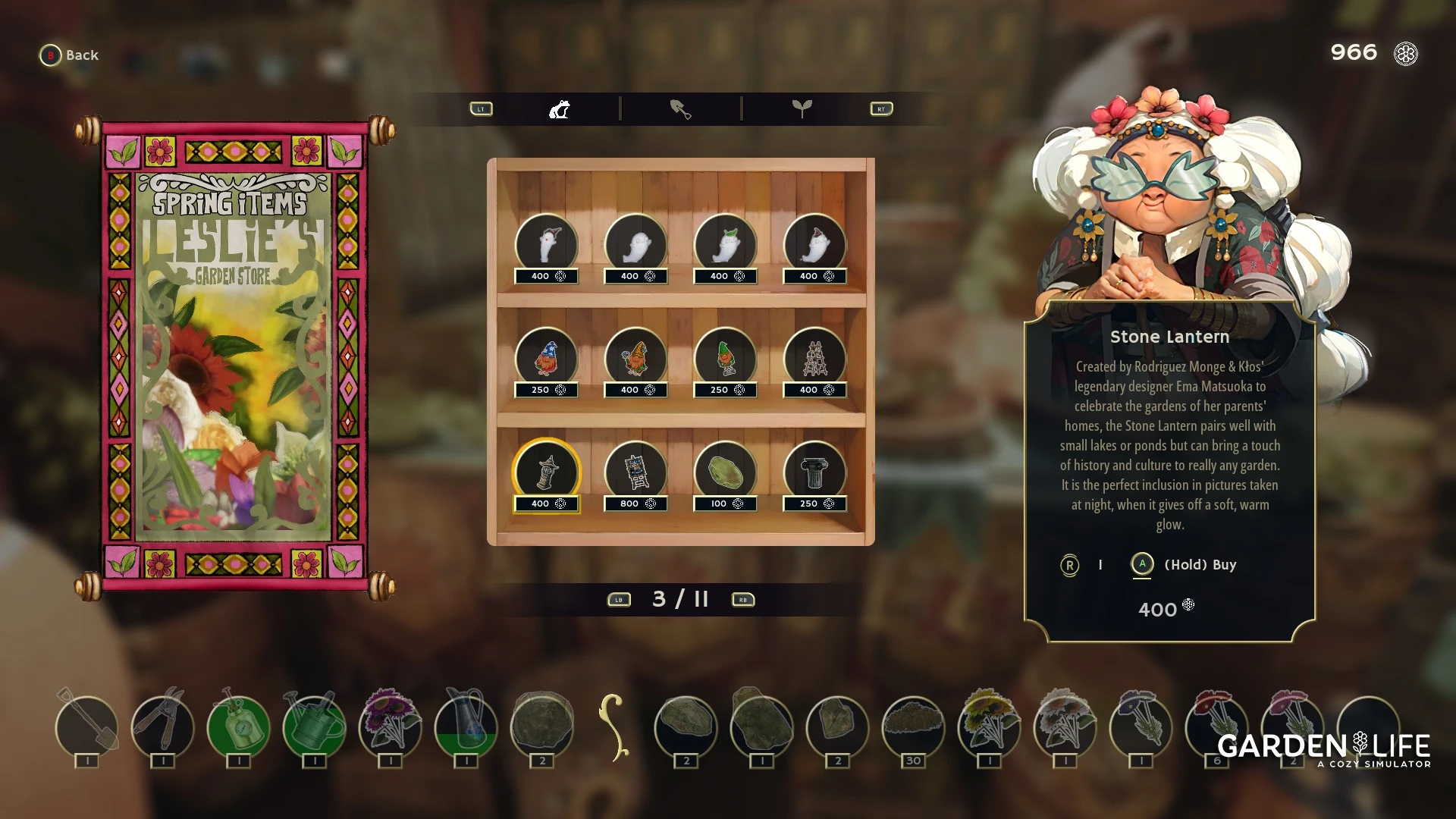Select the green-hat gnome for 250

pyautogui.click(x=725, y=359)
